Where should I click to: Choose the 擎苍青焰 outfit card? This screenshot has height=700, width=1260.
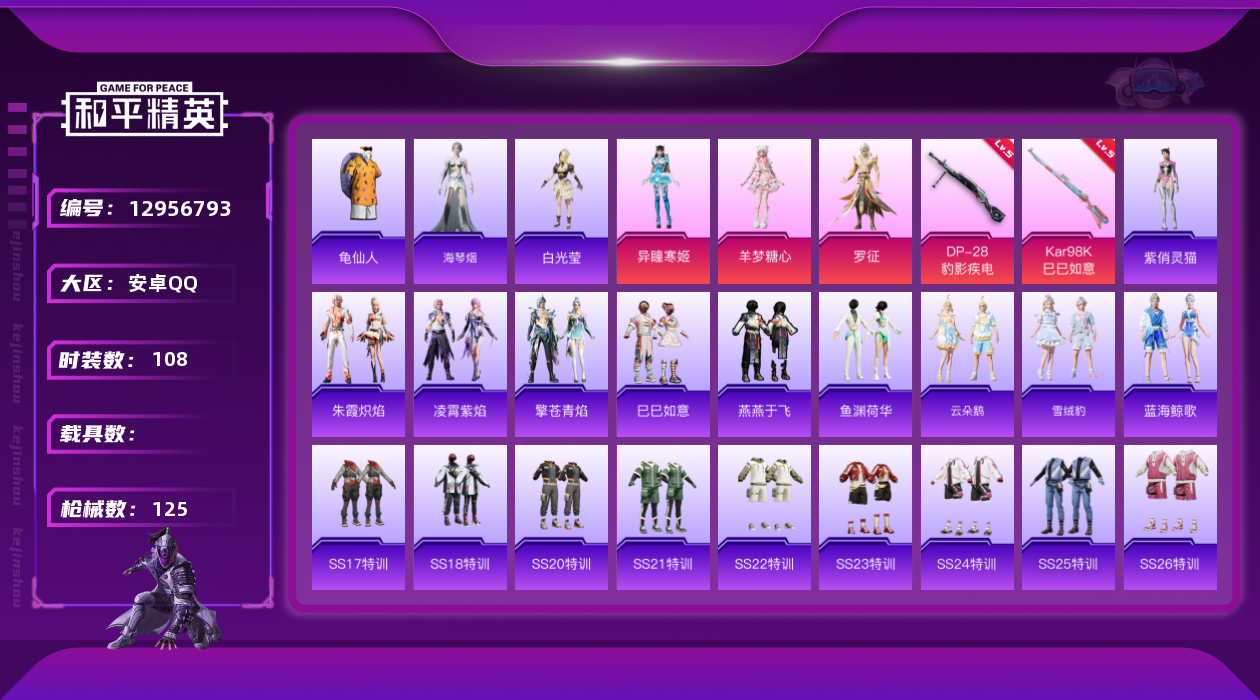[x=561, y=364]
